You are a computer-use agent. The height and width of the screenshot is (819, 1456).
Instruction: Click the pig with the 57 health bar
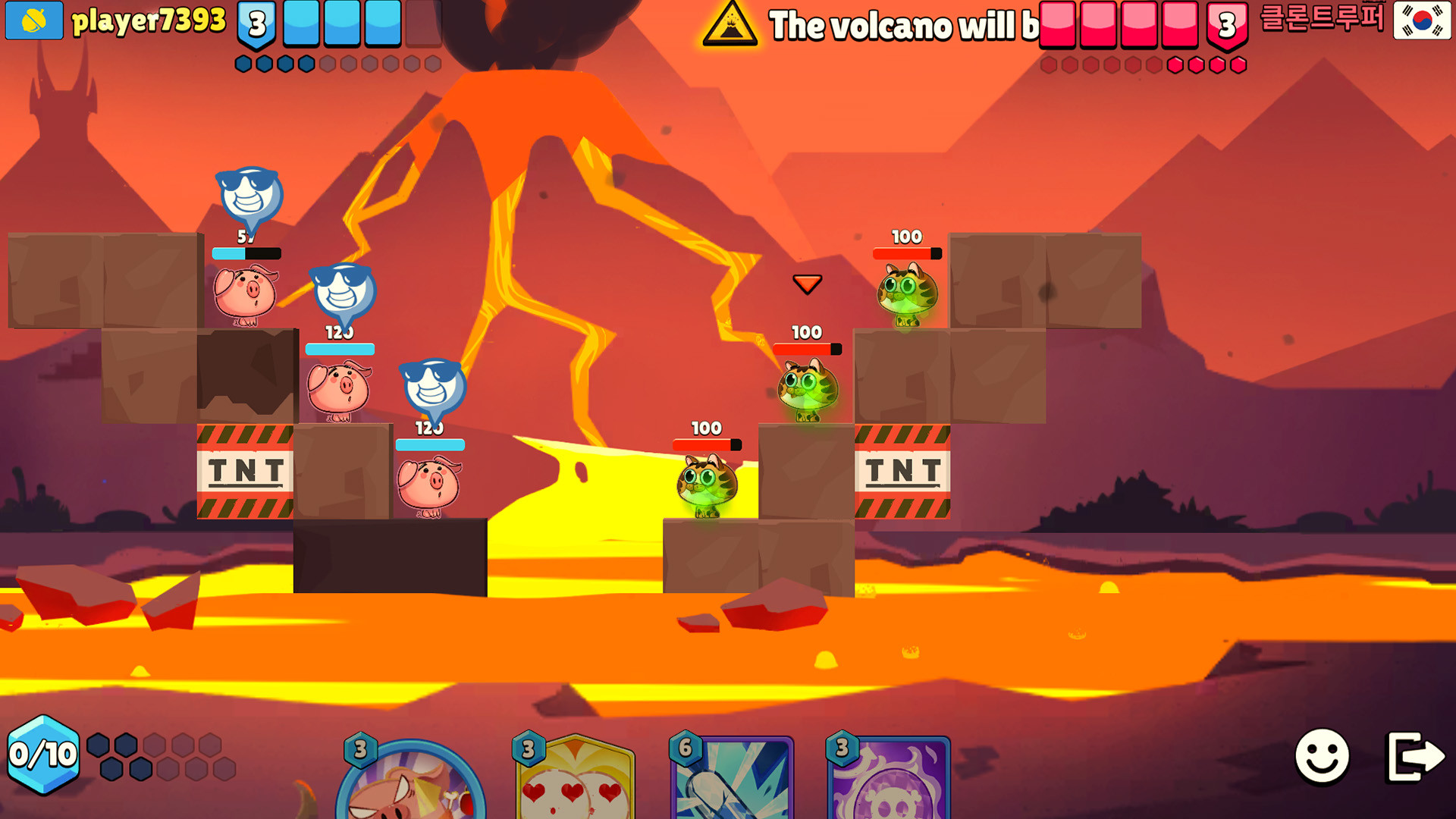point(246,296)
